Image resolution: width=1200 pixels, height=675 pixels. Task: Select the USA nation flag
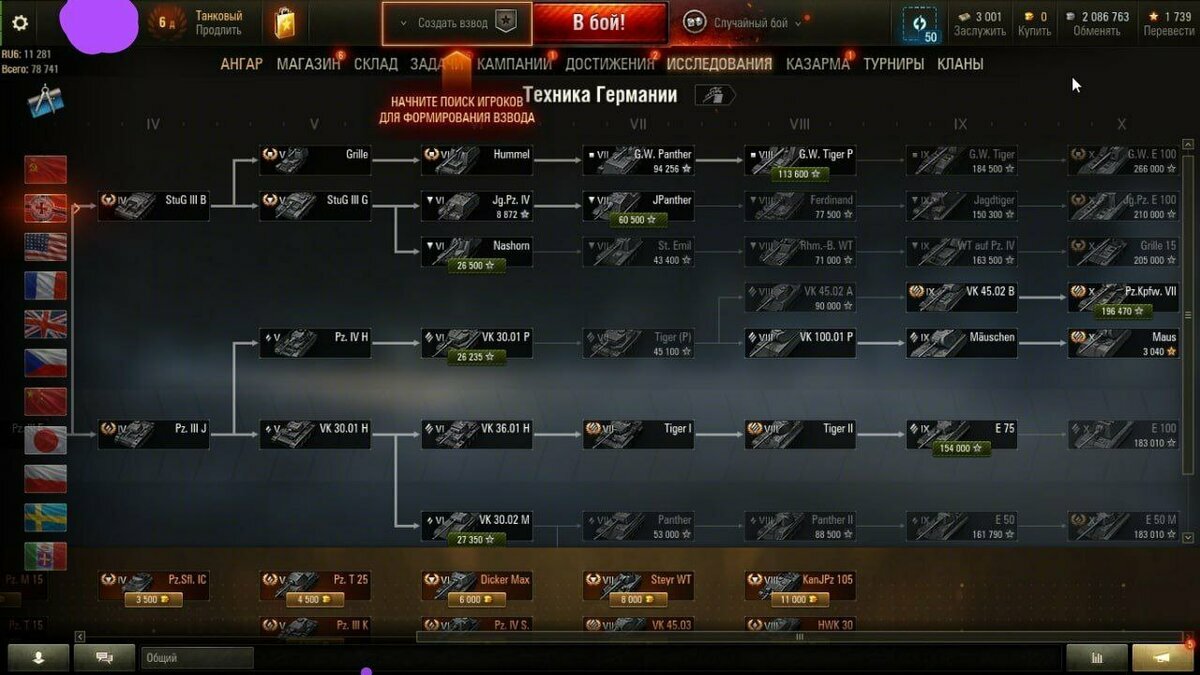(x=46, y=247)
